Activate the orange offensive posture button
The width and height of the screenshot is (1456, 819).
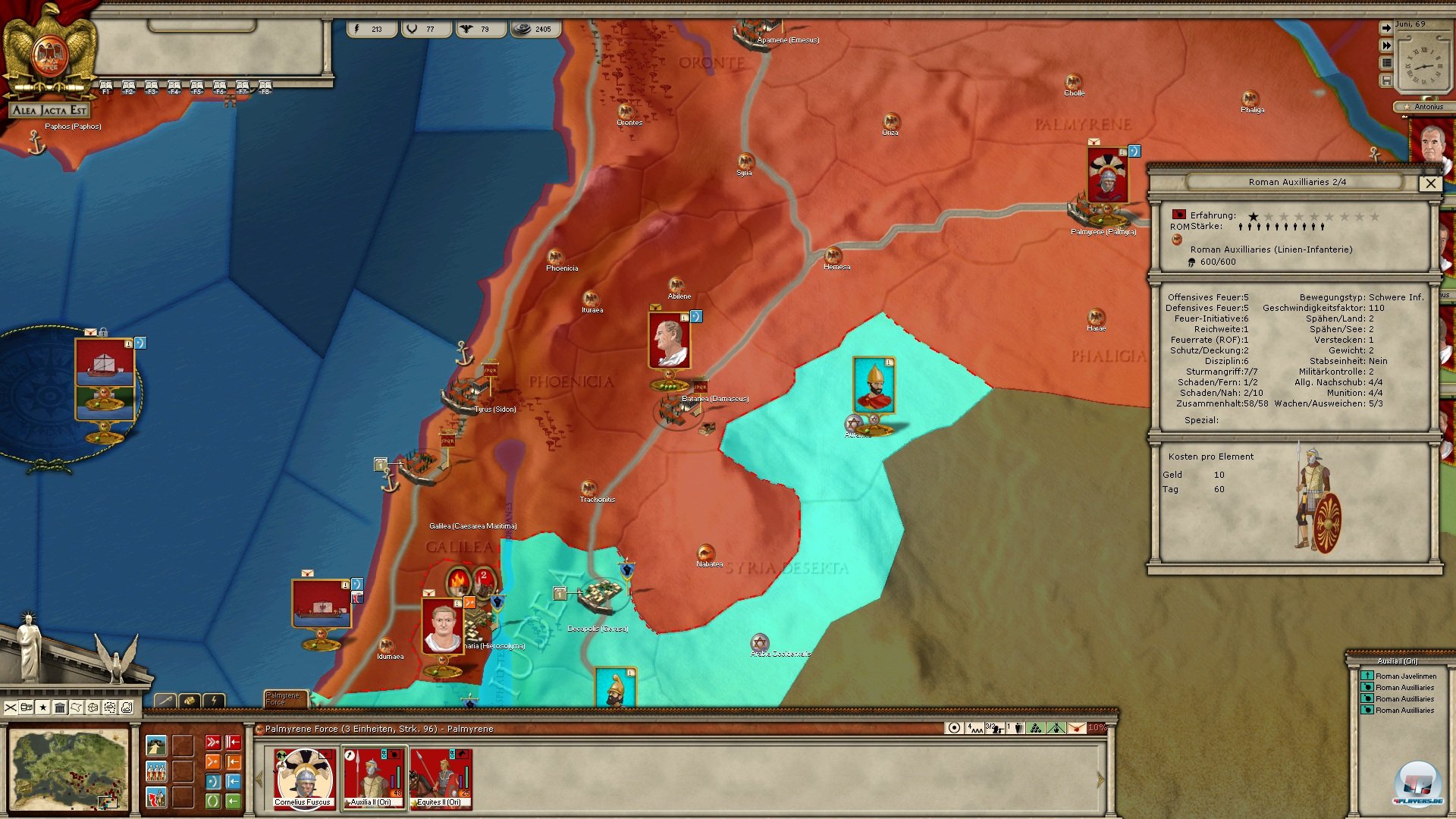tap(213, 761)
